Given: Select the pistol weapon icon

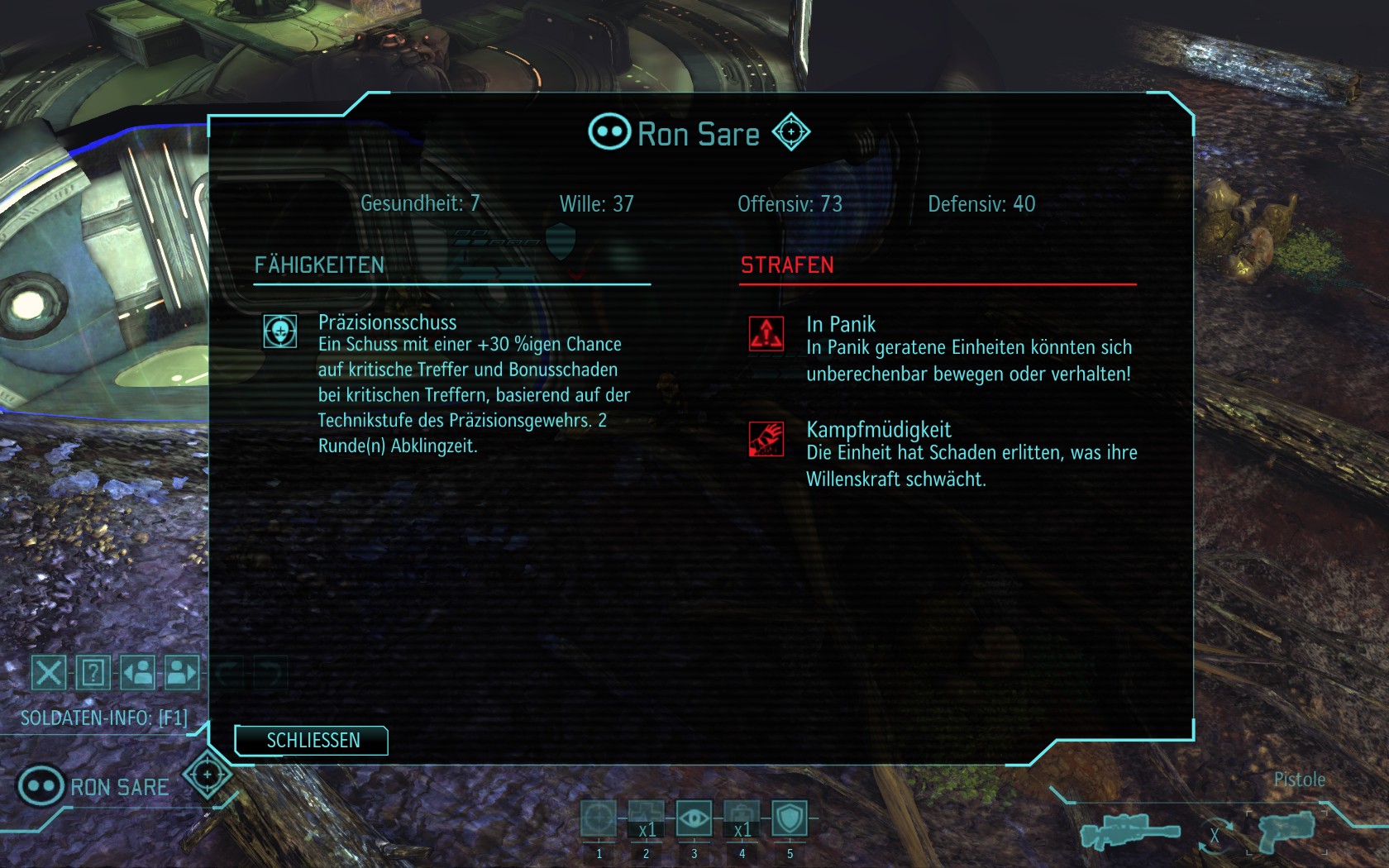Looking at the screenshot, I should tap(1286, 829).
